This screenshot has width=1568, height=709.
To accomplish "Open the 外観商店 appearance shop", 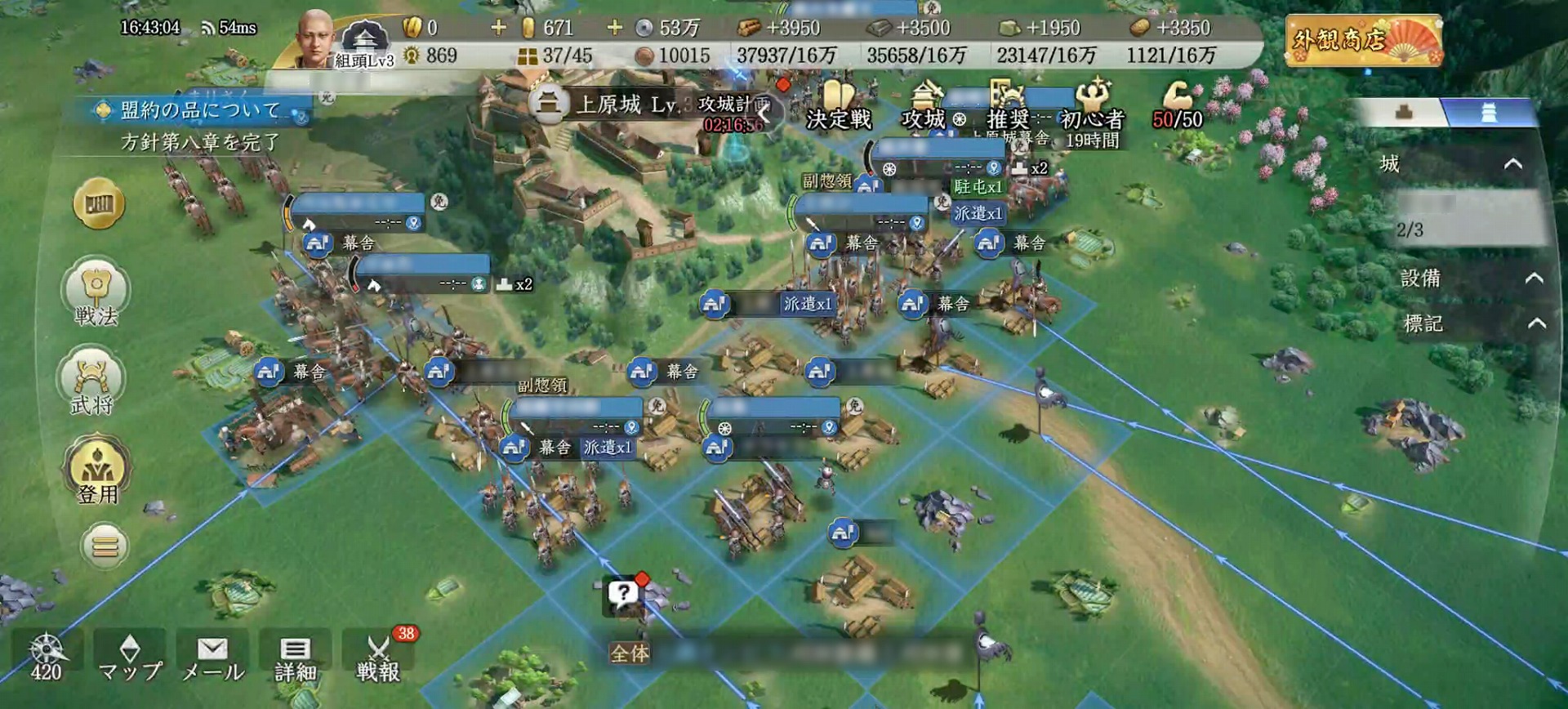I will pos(1363,40).
